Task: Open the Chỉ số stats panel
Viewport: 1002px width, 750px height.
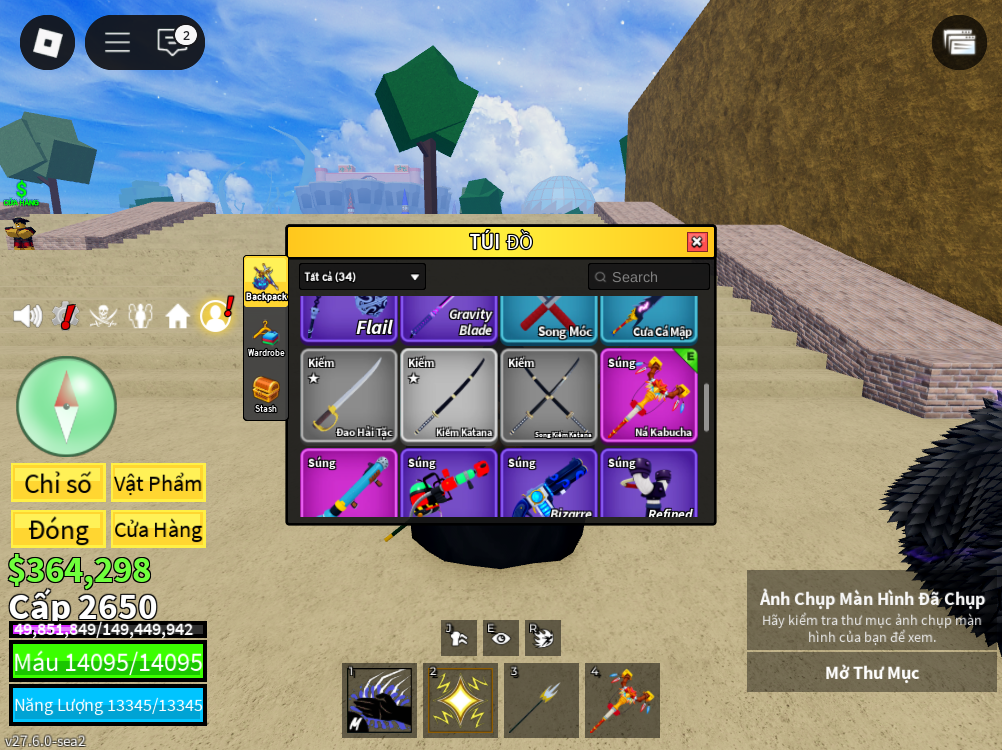Action: pyautogui.click(x=58, y=483)
